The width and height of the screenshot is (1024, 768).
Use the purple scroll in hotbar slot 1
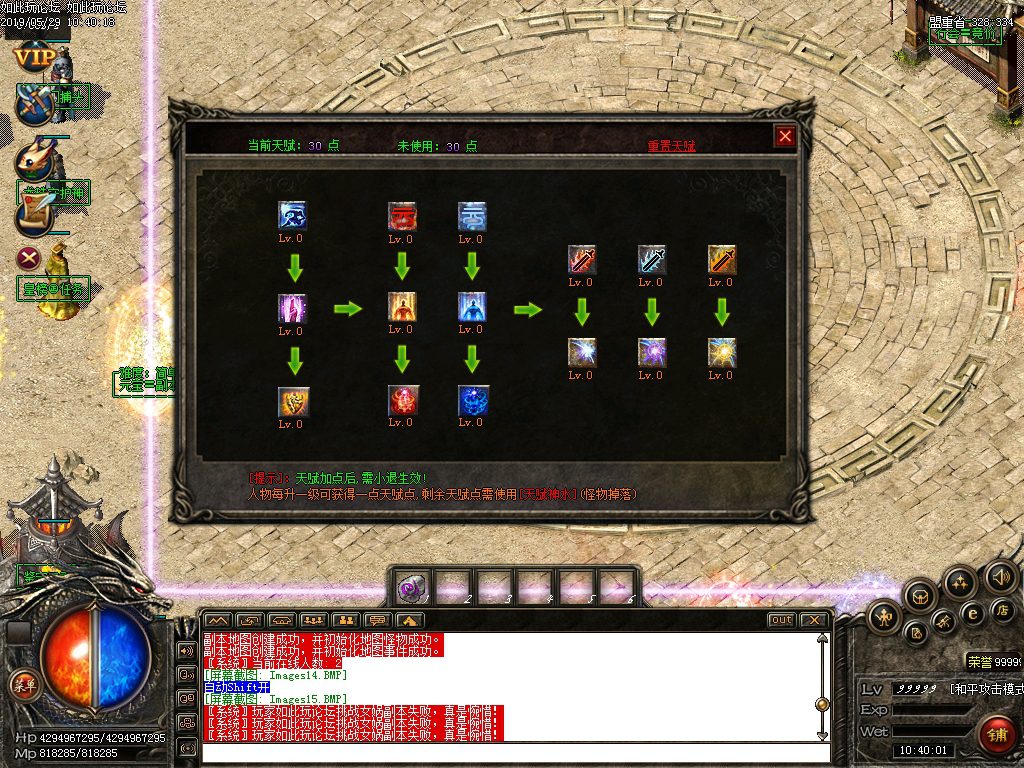coord(411,587)
